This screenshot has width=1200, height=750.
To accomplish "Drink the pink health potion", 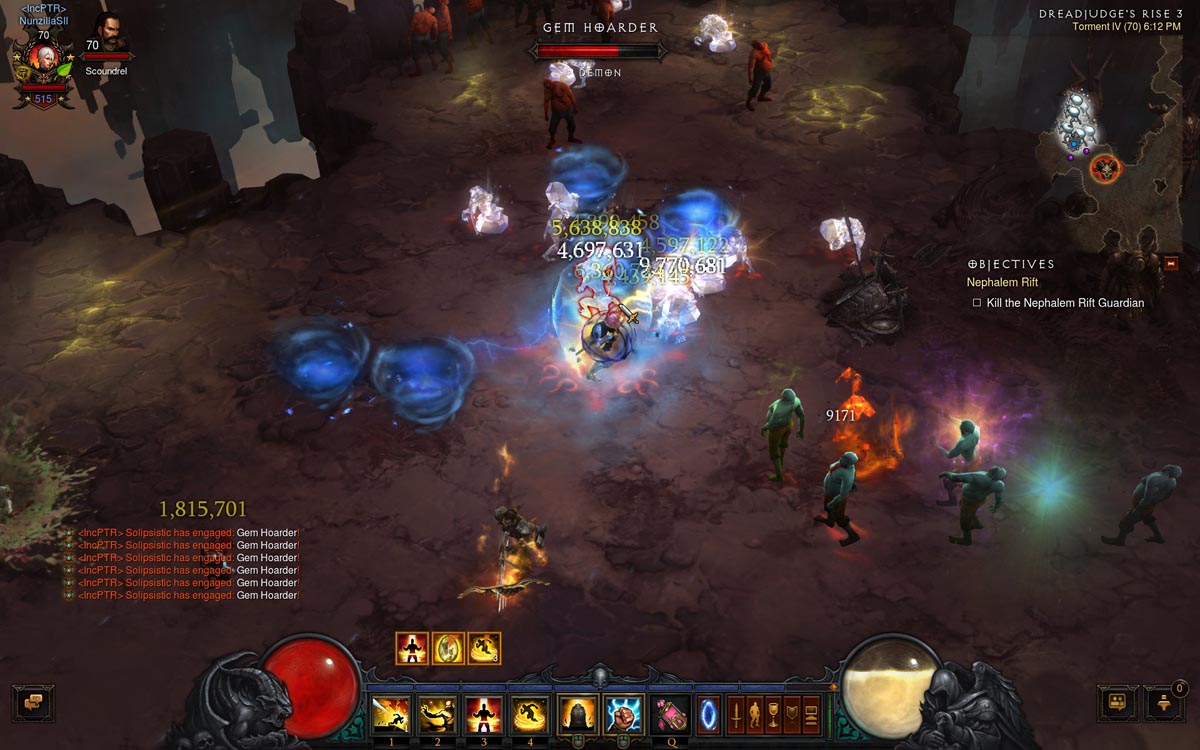I will pyautogui.click(x=669, y=715).
